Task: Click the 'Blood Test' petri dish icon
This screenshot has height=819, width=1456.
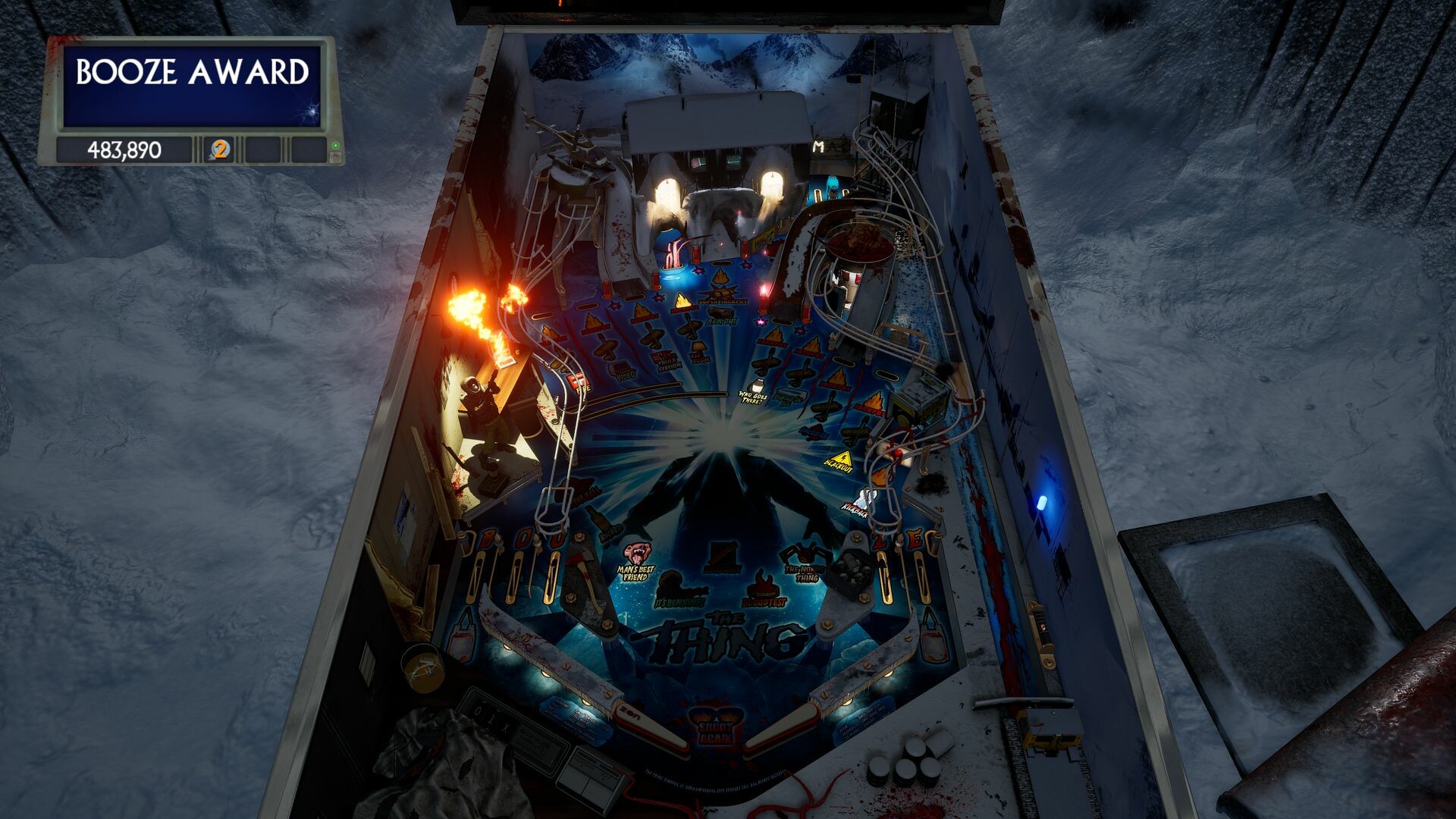Action: pos(763,587)
